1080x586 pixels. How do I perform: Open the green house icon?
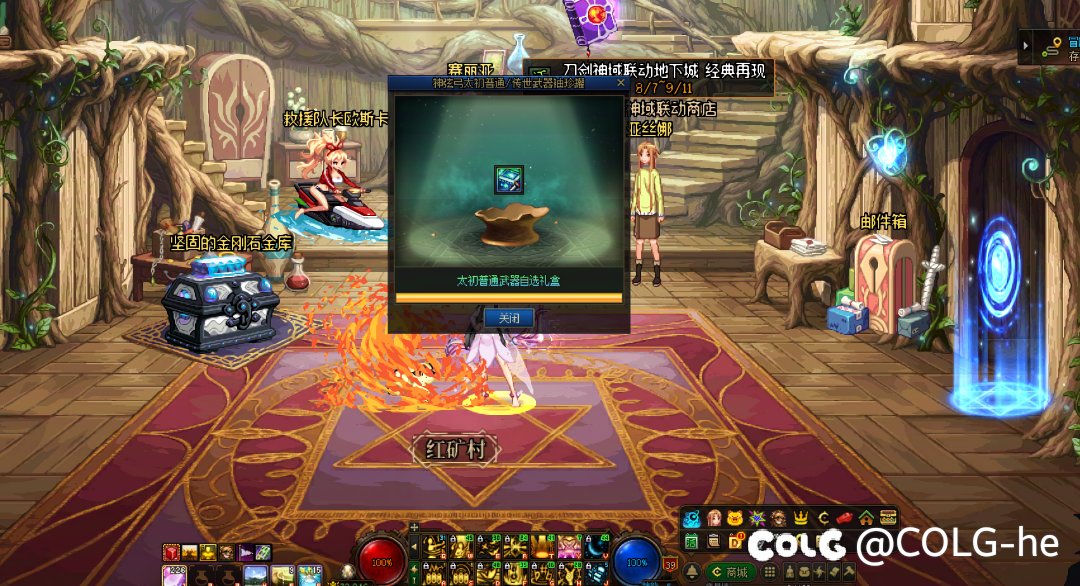pos(866,518)
